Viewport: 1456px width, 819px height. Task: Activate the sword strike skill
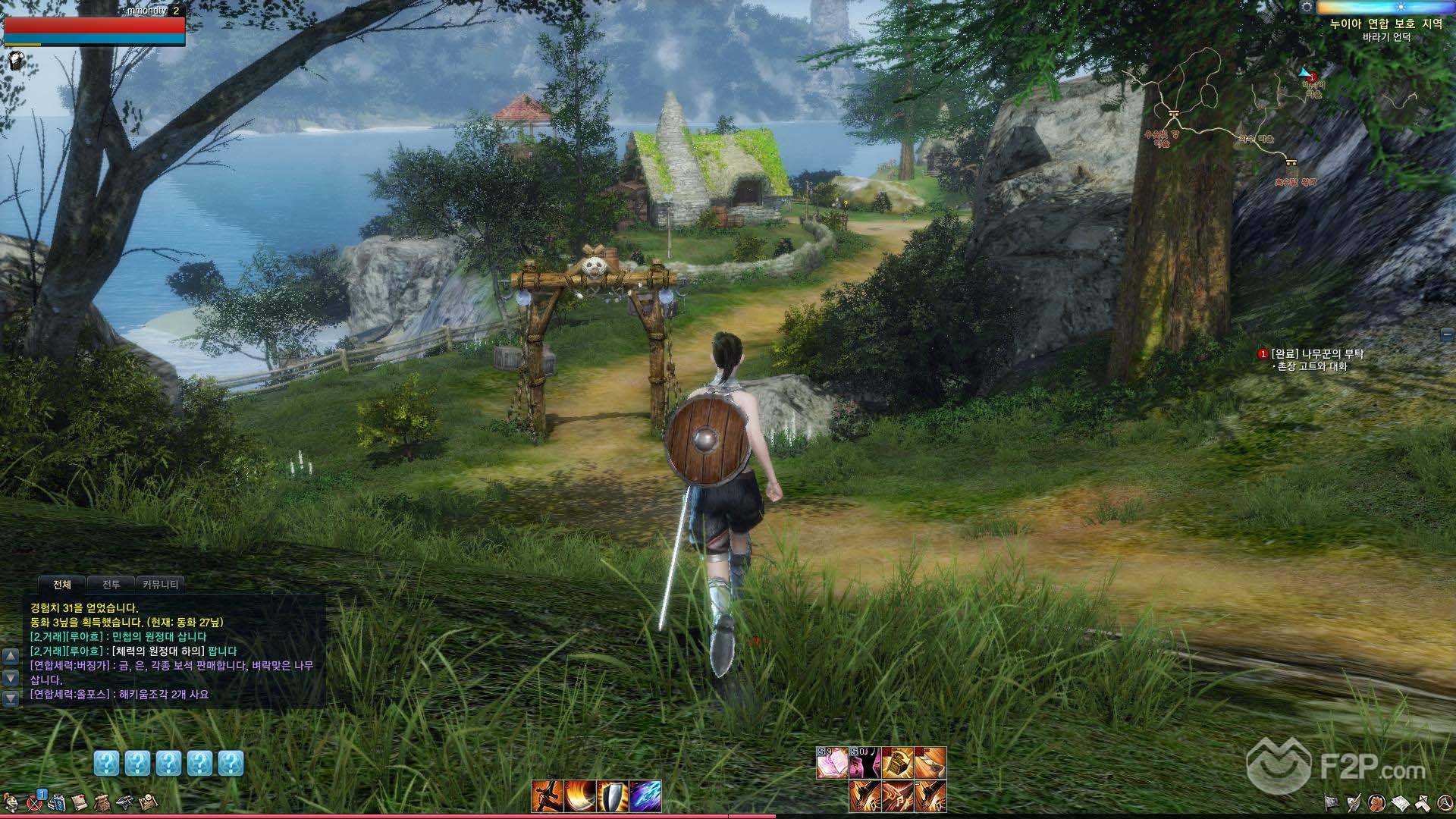click(547, 796)
